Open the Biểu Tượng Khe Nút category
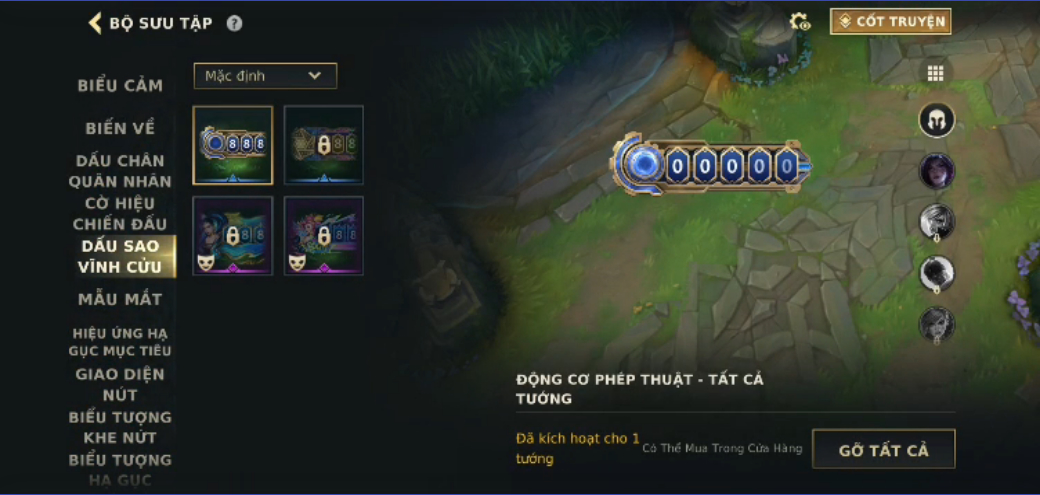Screen dimensions: 1040x495 point(120,427)
